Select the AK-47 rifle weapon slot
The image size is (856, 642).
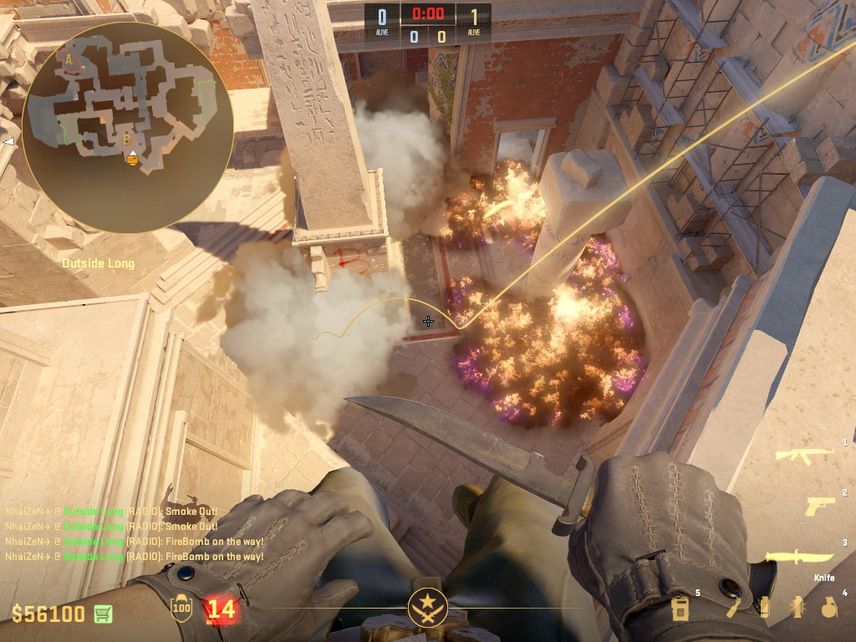pos(804,455)
